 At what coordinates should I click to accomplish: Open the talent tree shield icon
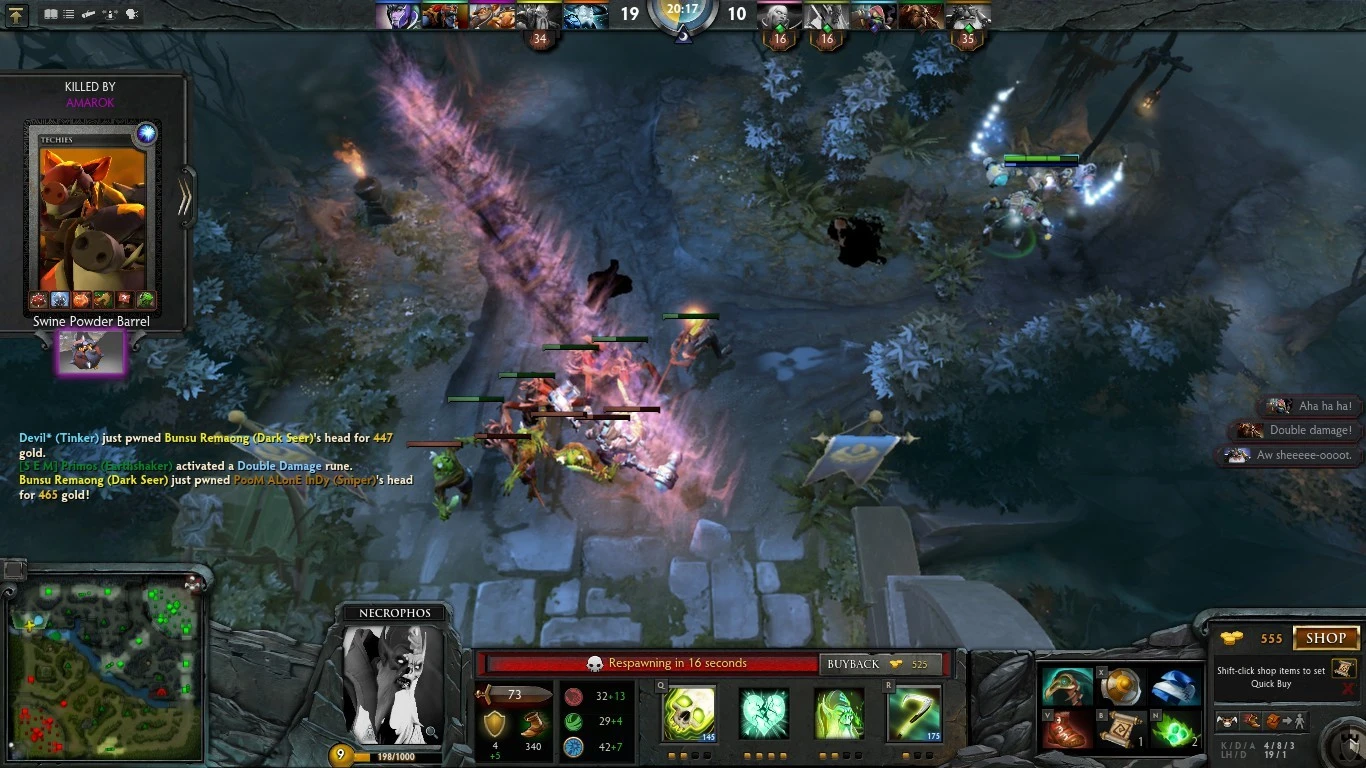coord(1346,747)
